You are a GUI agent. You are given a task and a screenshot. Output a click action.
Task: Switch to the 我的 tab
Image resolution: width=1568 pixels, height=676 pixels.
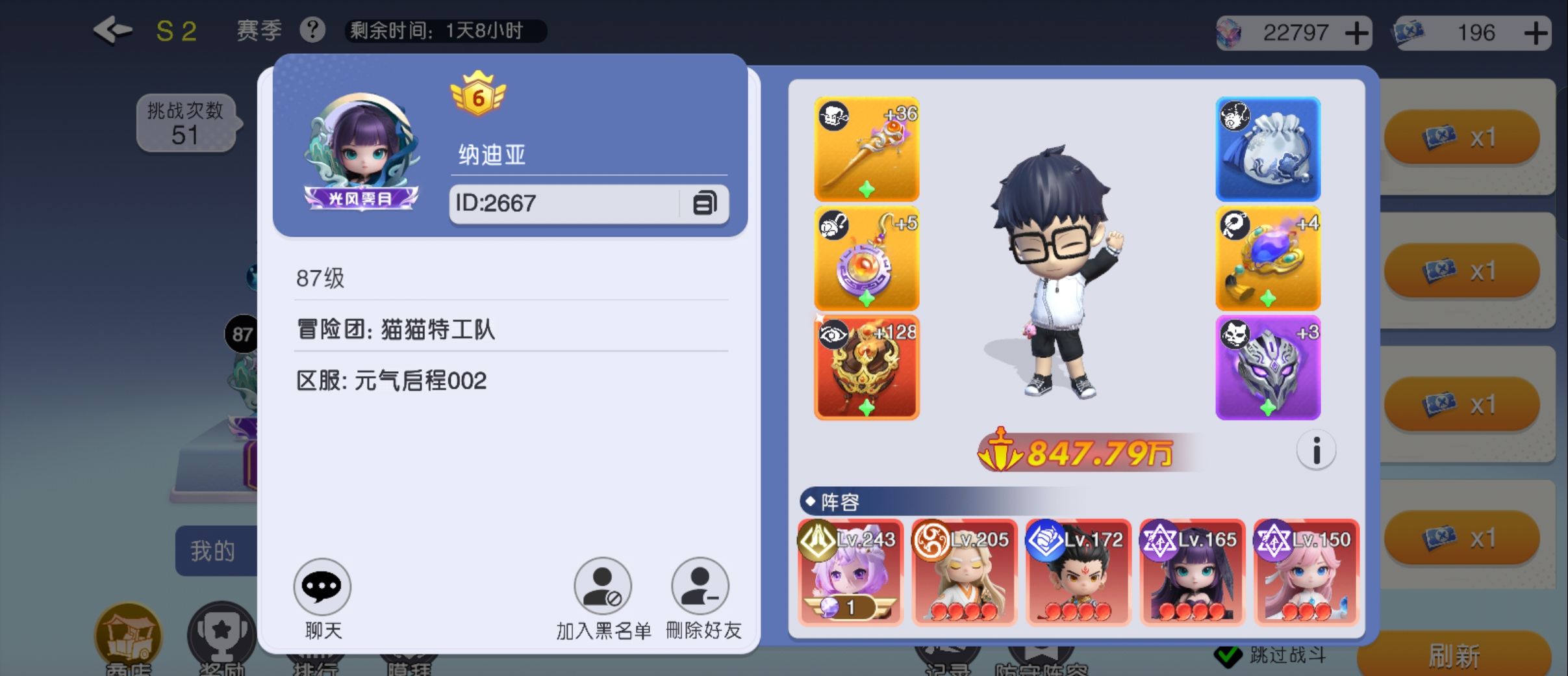(214, 549)
